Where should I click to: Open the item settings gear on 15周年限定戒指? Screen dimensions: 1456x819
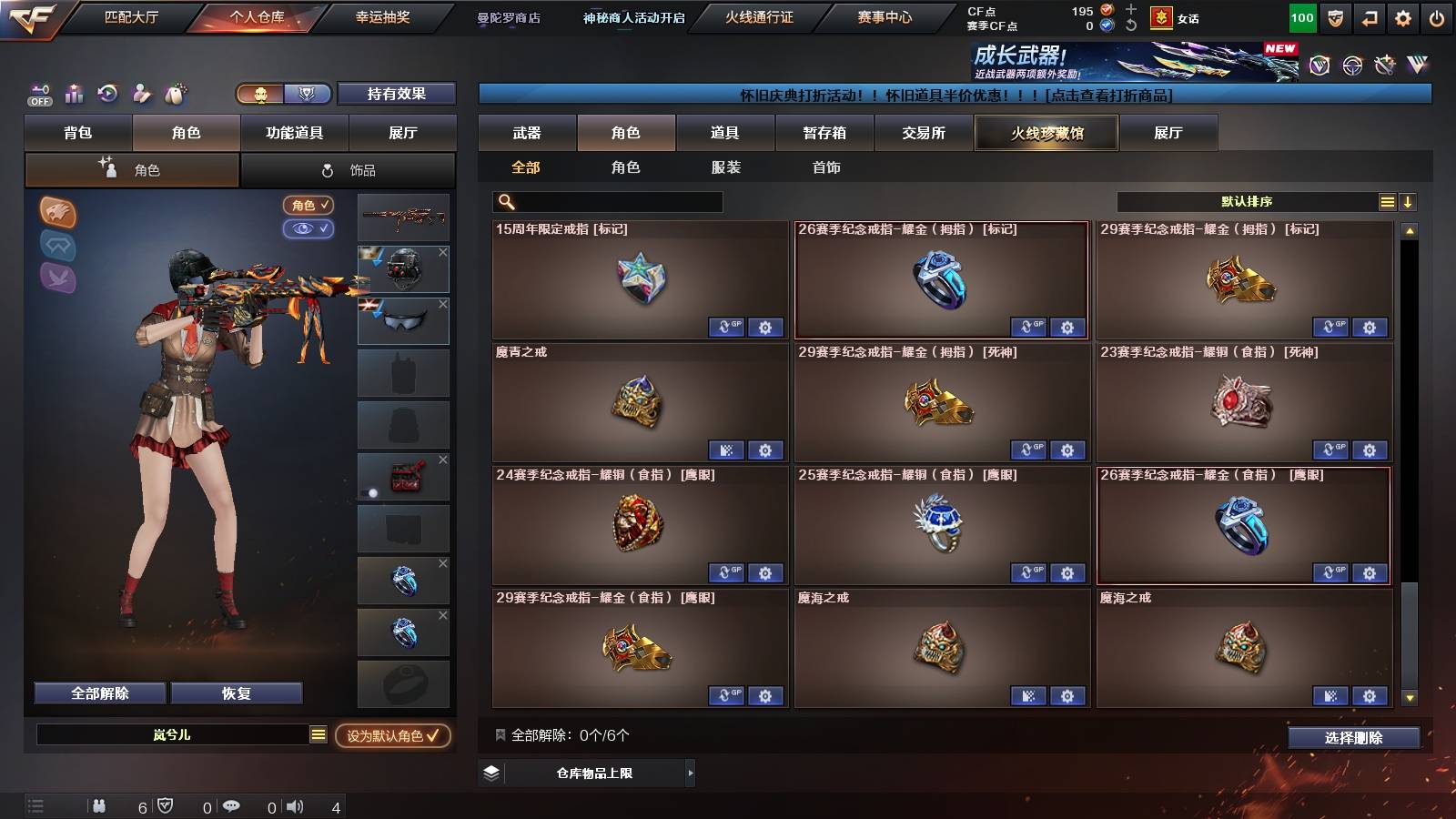(x=764, y=328)
